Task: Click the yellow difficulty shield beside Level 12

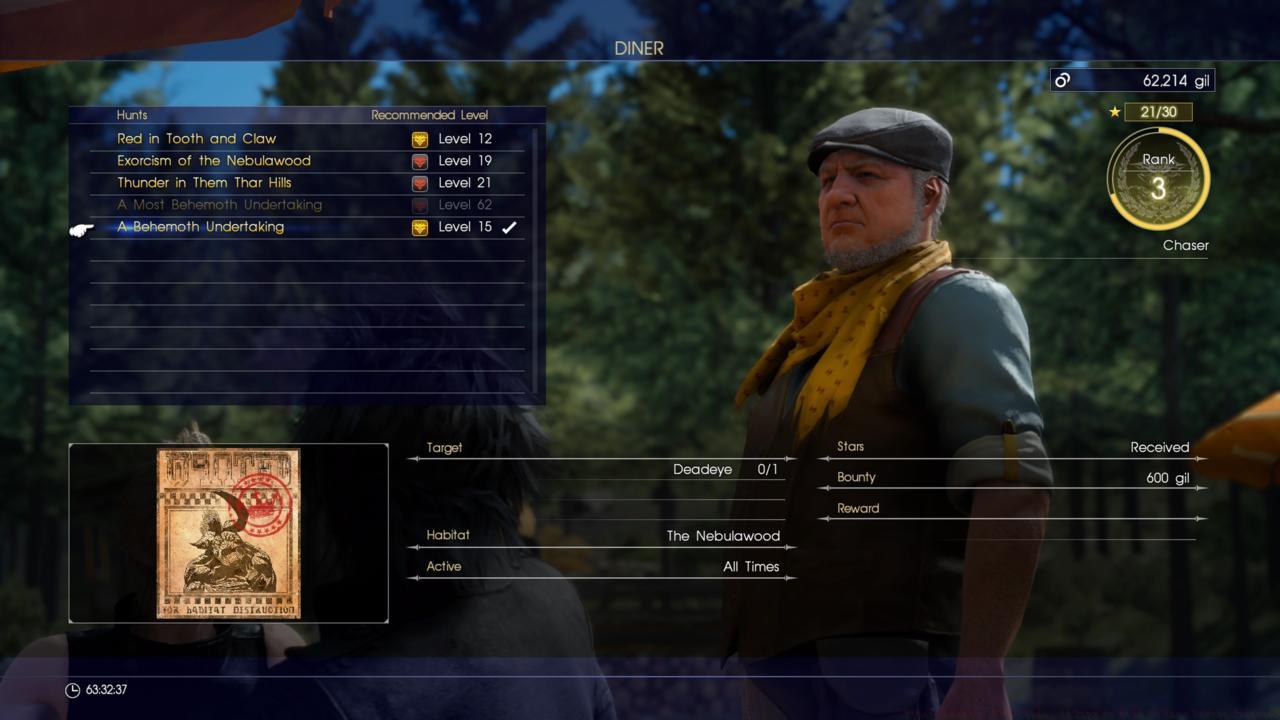Action: click(x=420, y=138)
